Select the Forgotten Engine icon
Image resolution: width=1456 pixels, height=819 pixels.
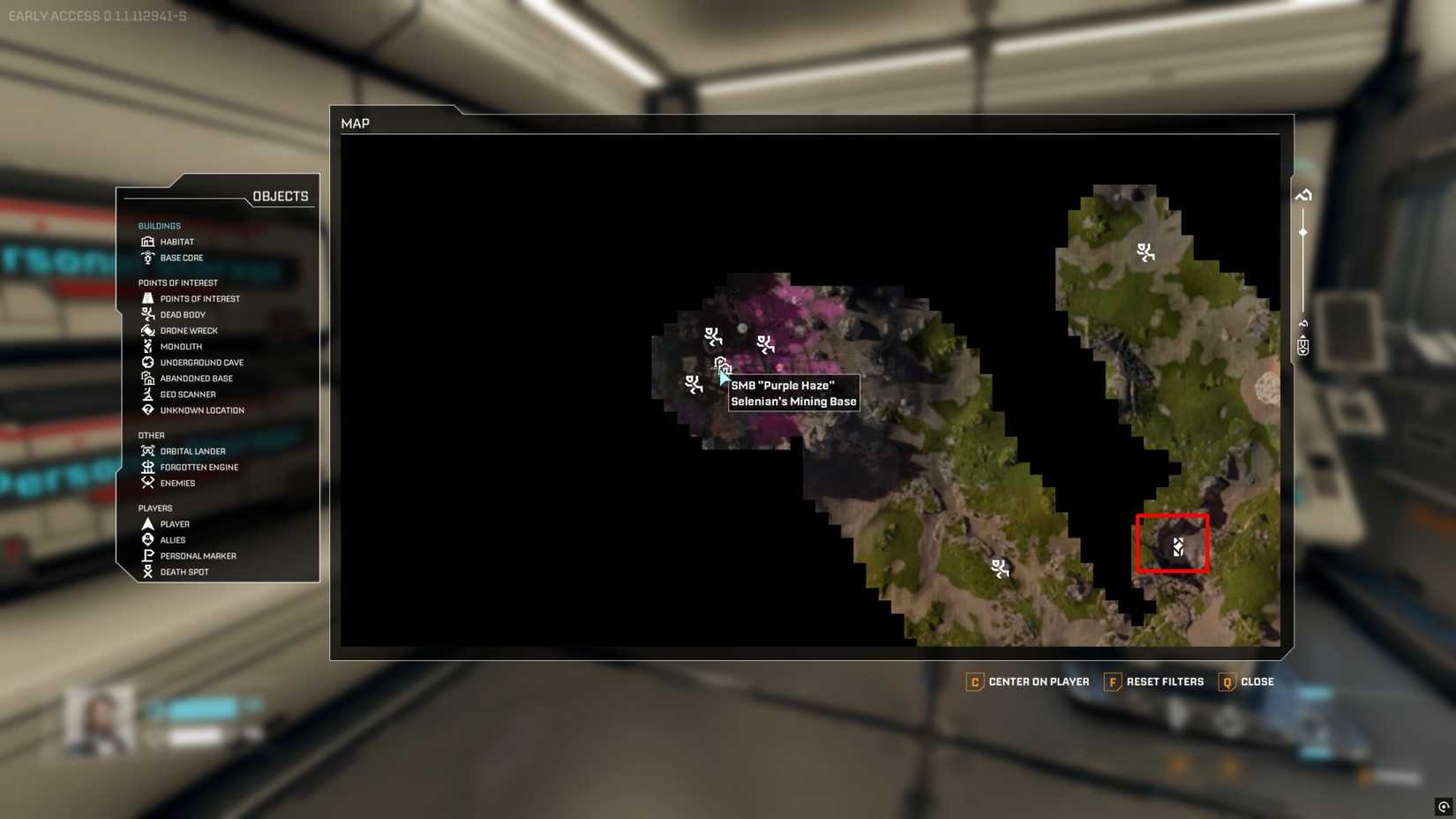(x=148, y=467)
